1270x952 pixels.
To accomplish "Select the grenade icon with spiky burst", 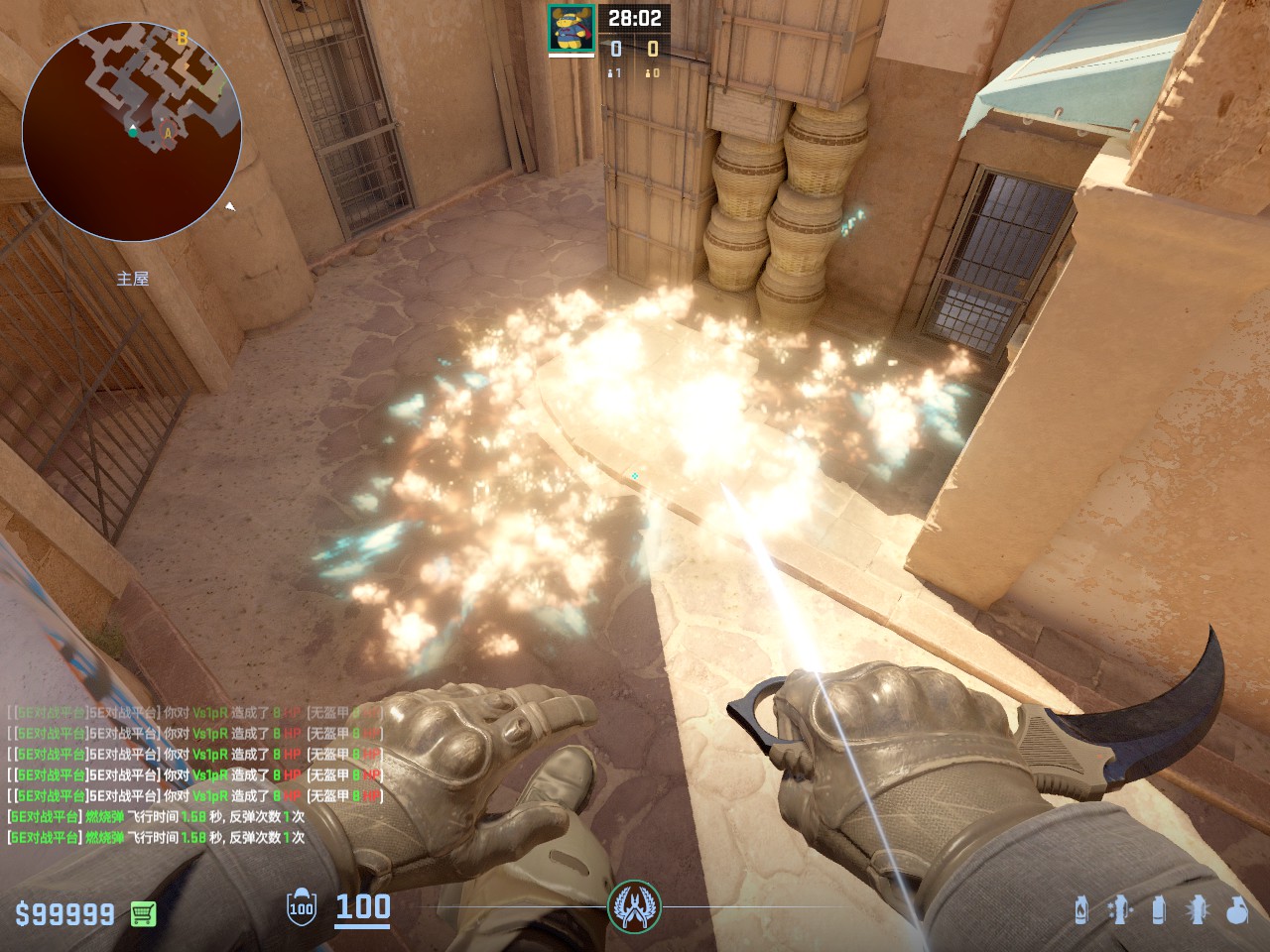I will click(x=1197, y=909).
